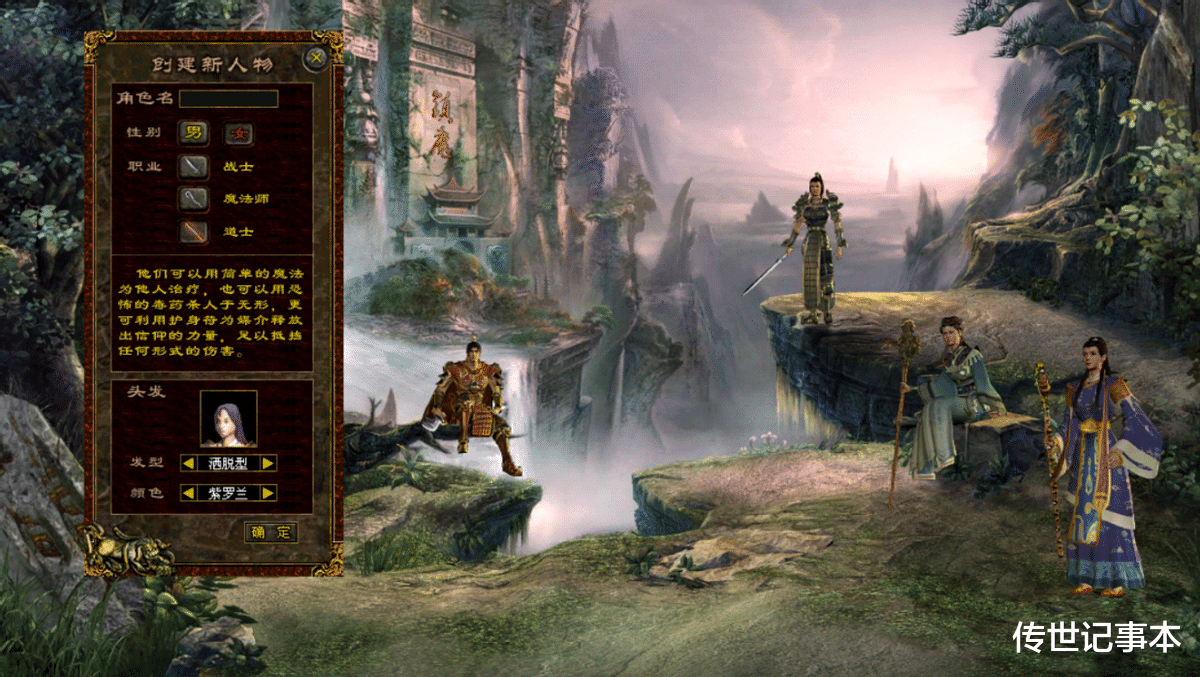This screenshot has width=1200, height=677.
Task: Choose the Taoist (道士) class icon
Action: (193, 232)
